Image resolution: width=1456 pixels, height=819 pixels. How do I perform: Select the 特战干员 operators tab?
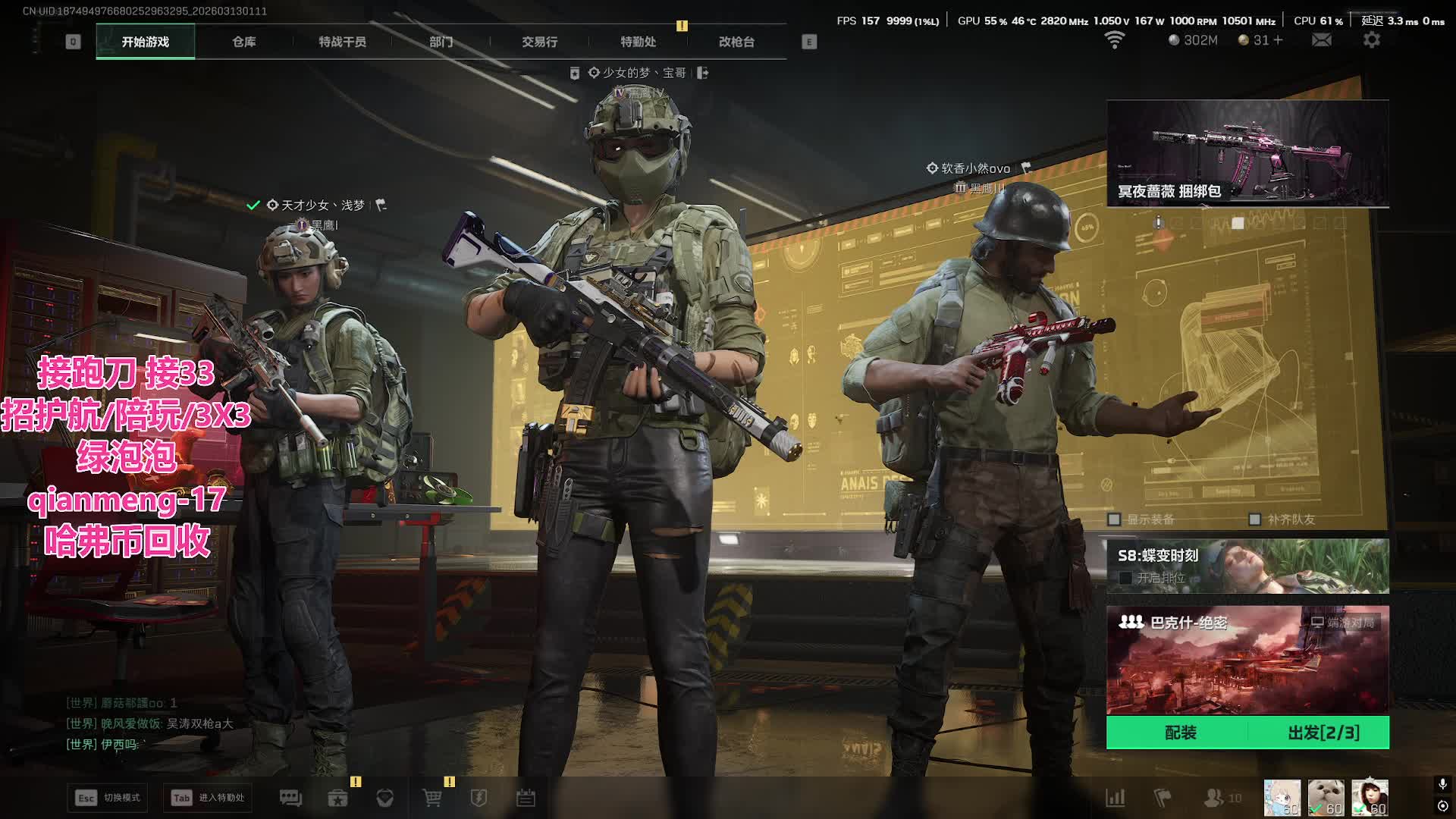[x=342, y=42]
